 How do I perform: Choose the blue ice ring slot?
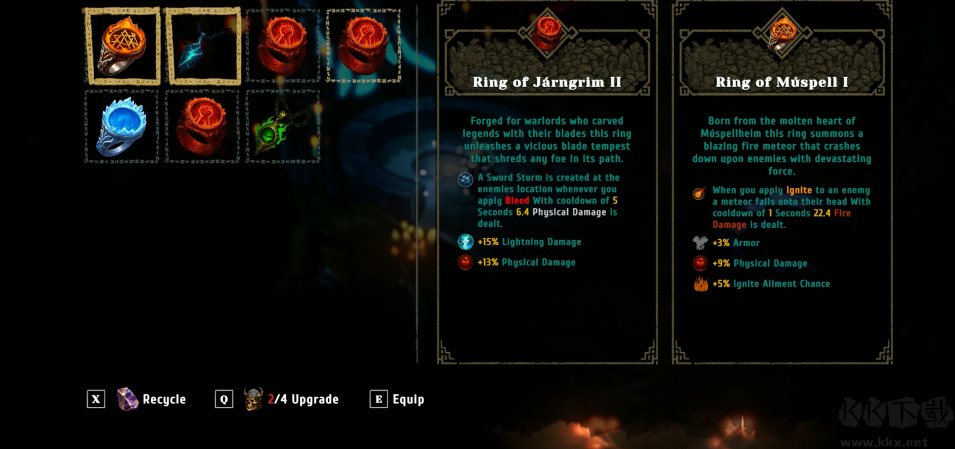pos(122,126)
